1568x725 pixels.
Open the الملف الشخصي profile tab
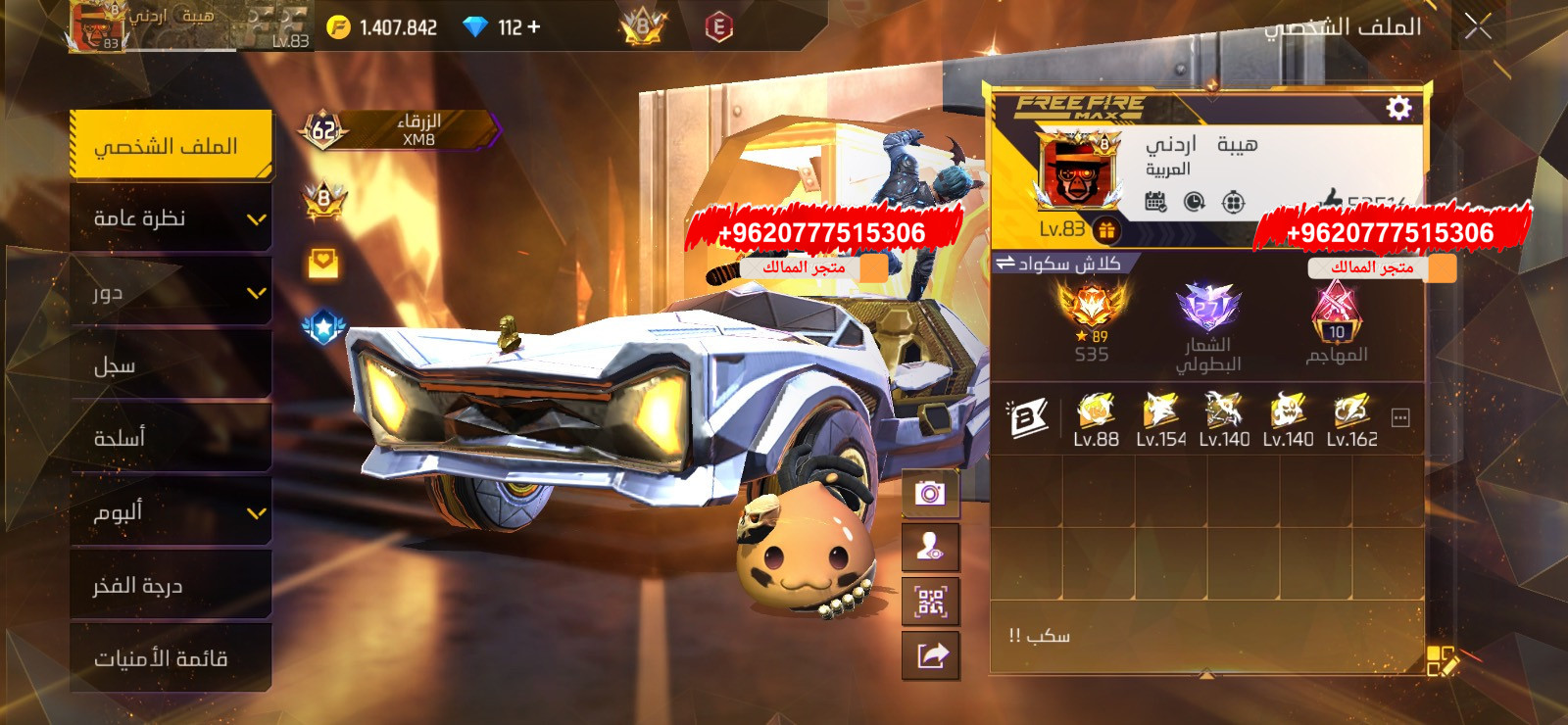pyautogui.click(x=171, y=146)
